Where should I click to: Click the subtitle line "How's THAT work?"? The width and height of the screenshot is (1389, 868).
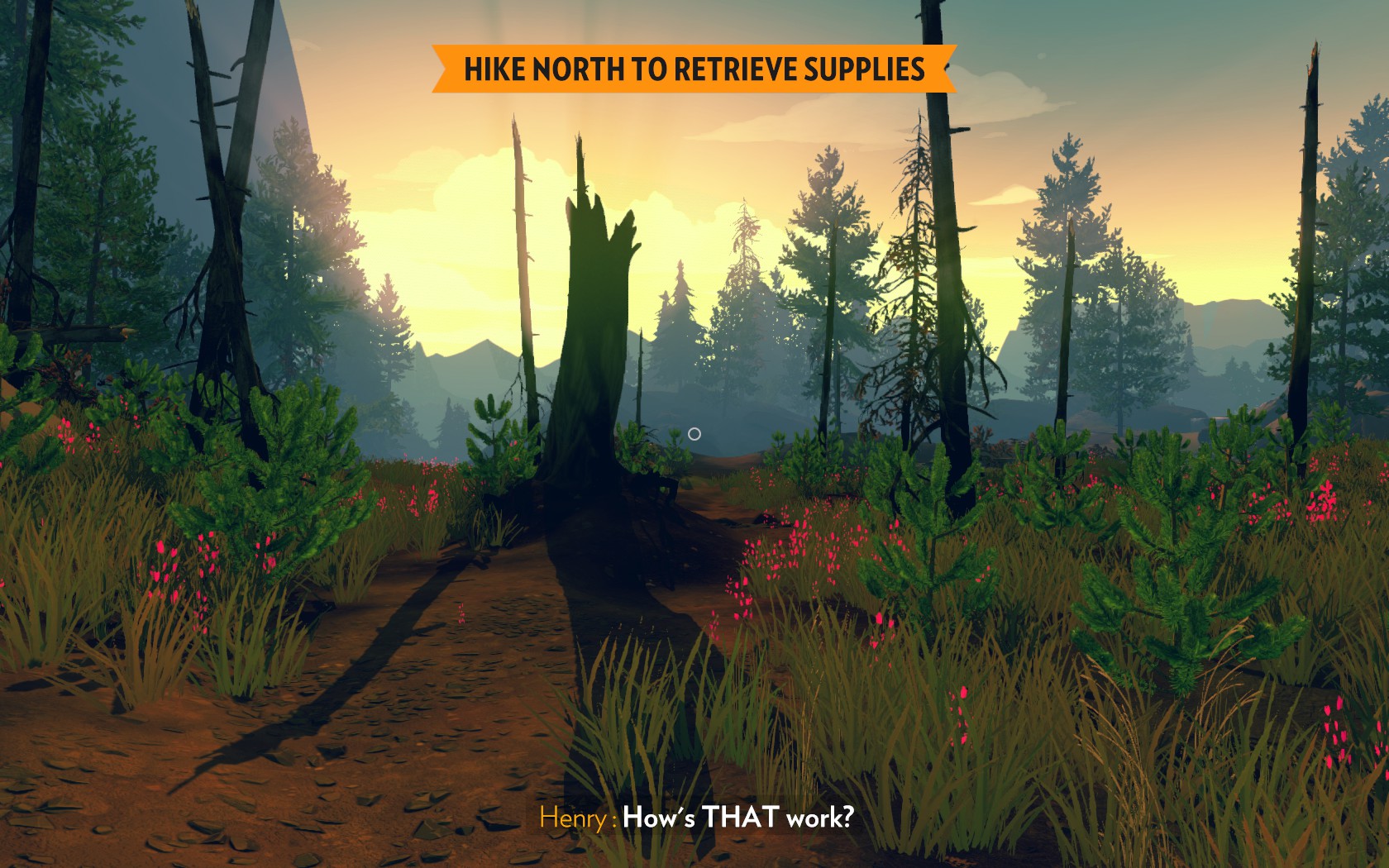point(740,818)
